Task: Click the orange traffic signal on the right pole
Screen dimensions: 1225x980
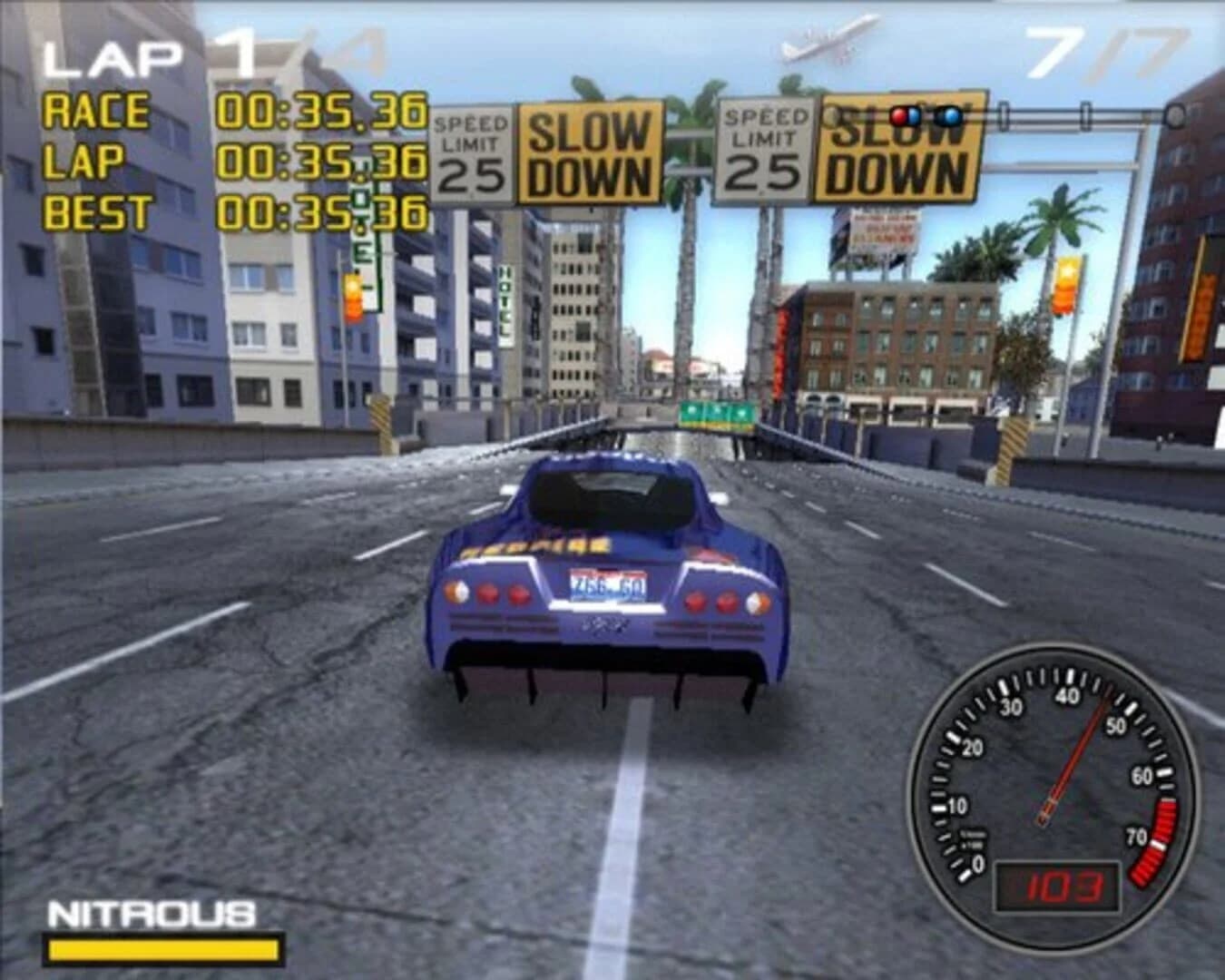Action: [x=1065, y=286]
